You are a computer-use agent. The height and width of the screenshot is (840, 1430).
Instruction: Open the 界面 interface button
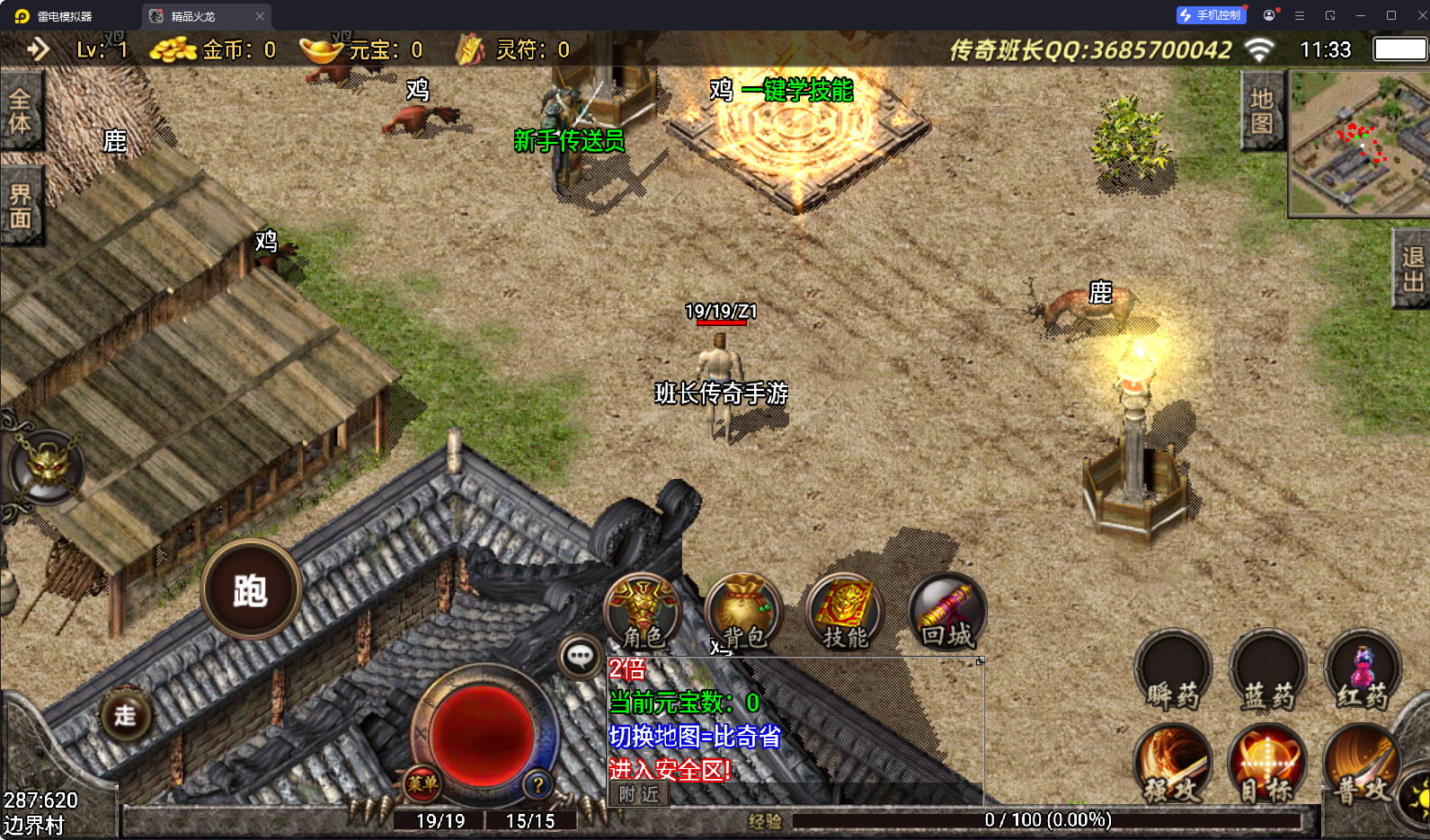coord(20,206)
